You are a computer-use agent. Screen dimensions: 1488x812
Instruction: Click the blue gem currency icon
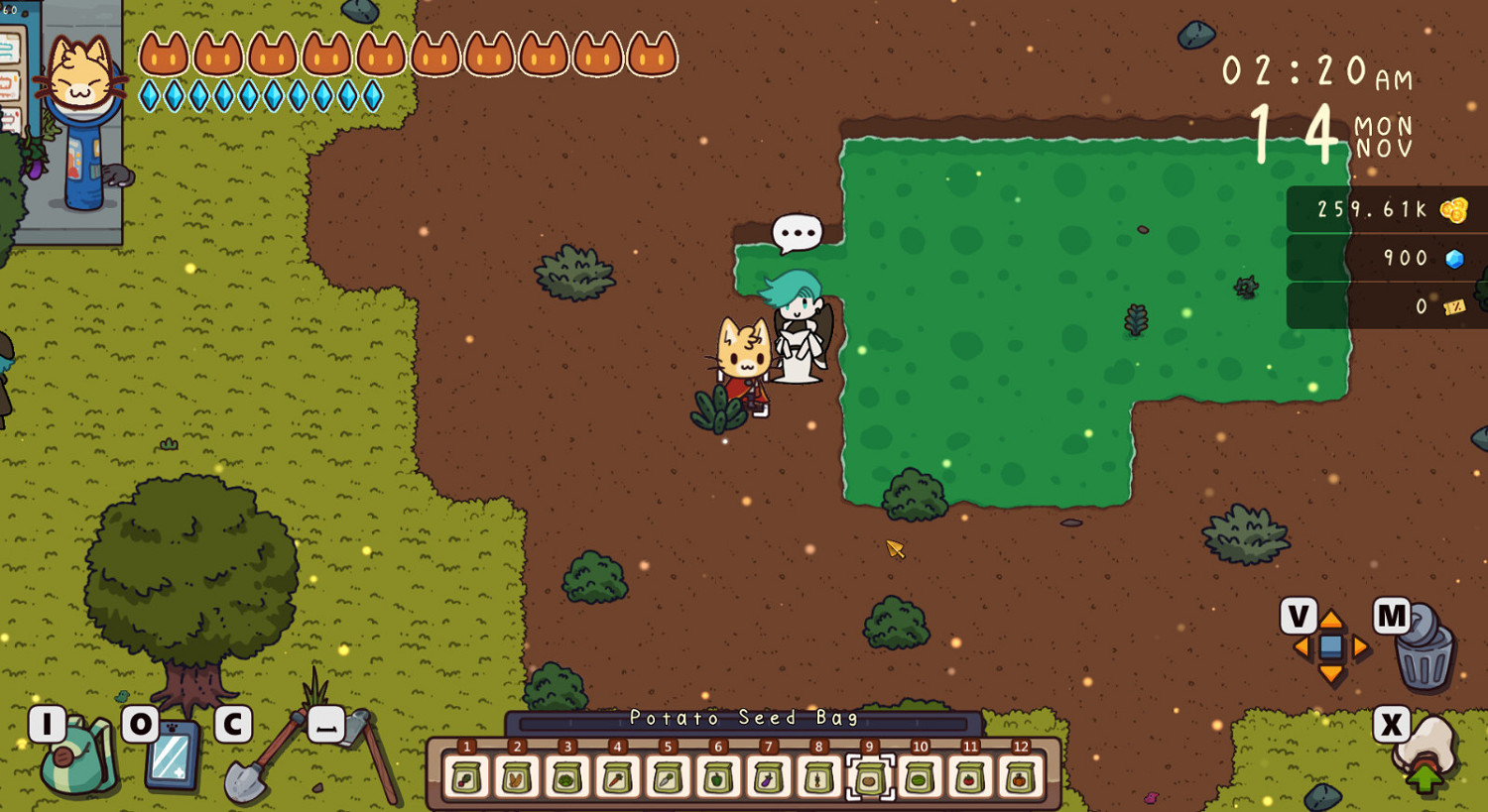pos(1454,257)
